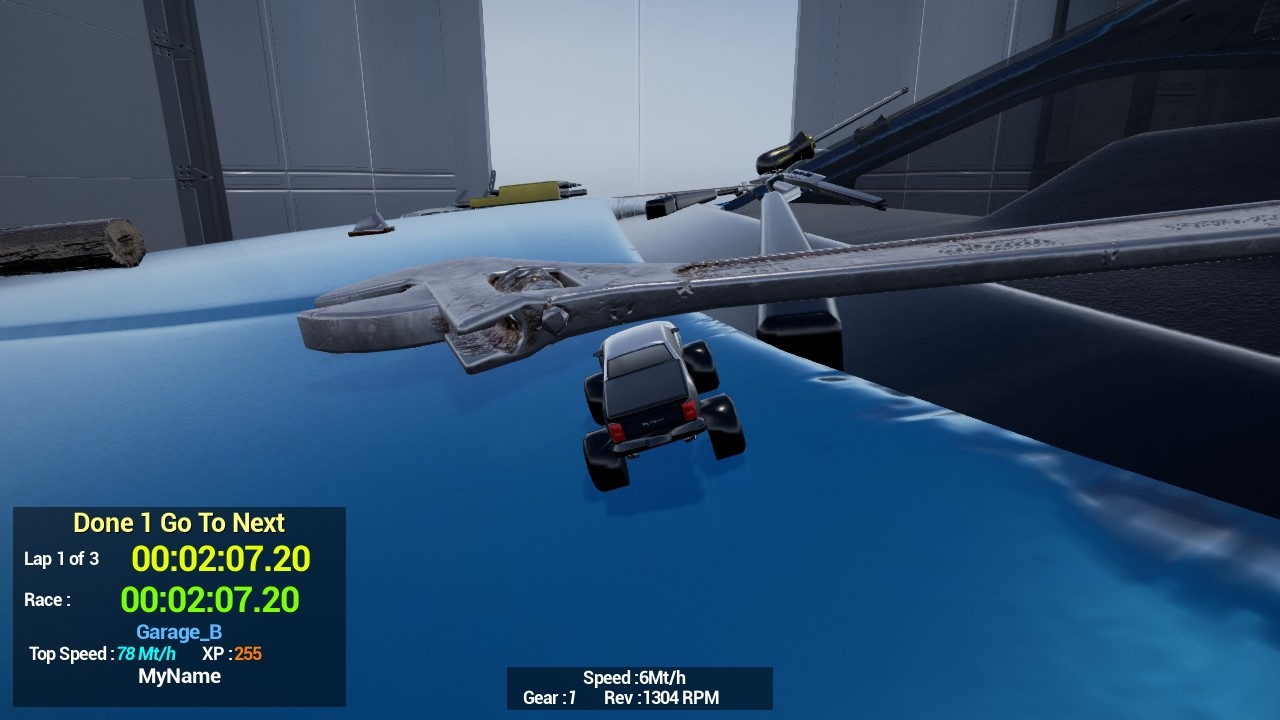The height and width of the screenshot is (720, 1280).
Task: Click the Garage_B checkpoint label
Action: (178, 632)
